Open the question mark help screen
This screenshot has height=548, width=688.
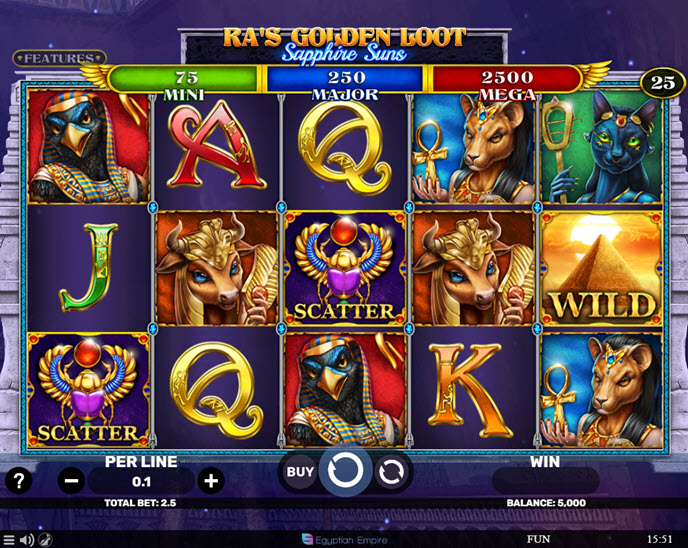(18, 480)
